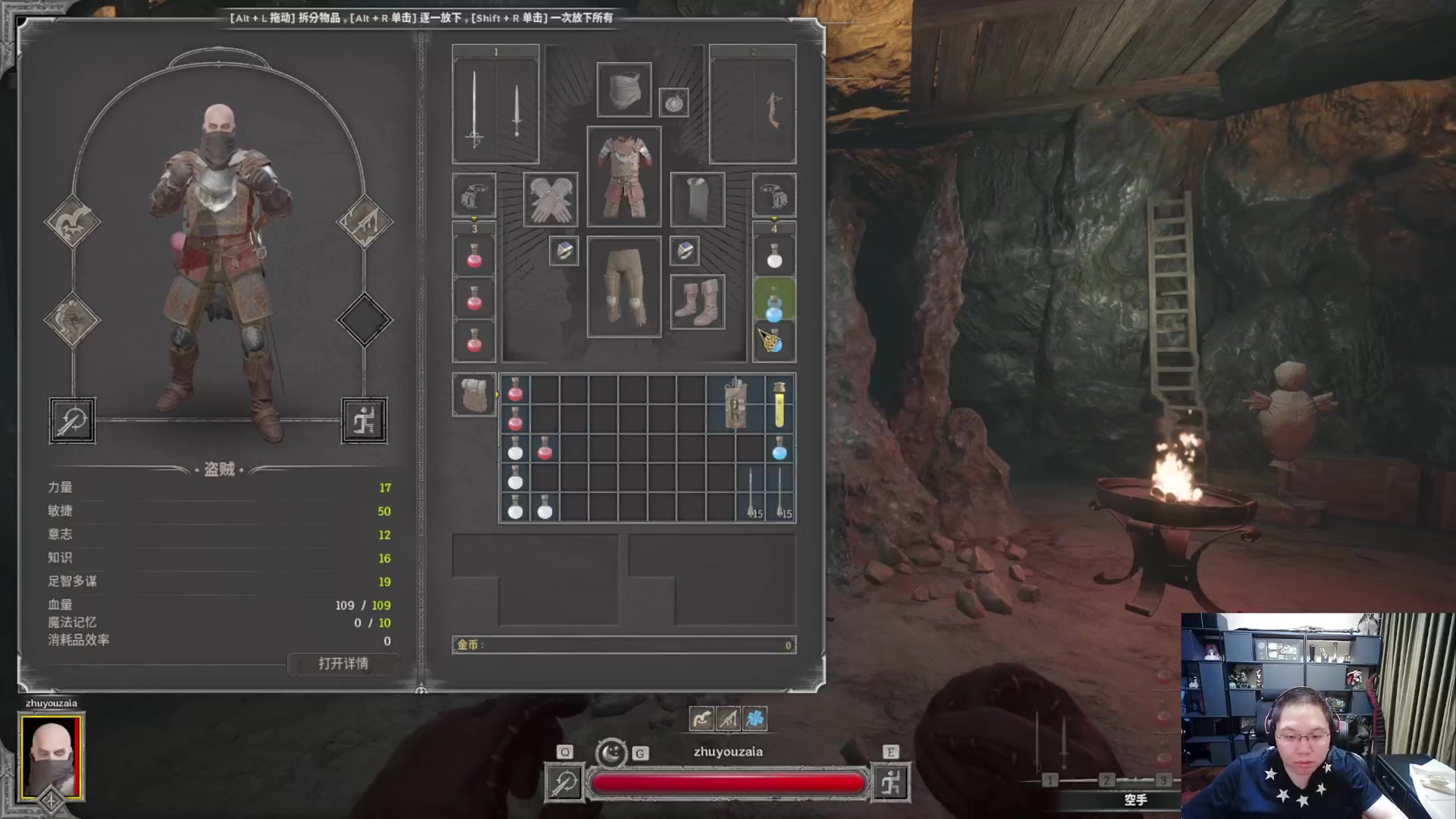The width and height of the screenshot is (1456, 819).
Task: Click the zhuyouzaia player portrait
Action: click(x=51, y=756)
